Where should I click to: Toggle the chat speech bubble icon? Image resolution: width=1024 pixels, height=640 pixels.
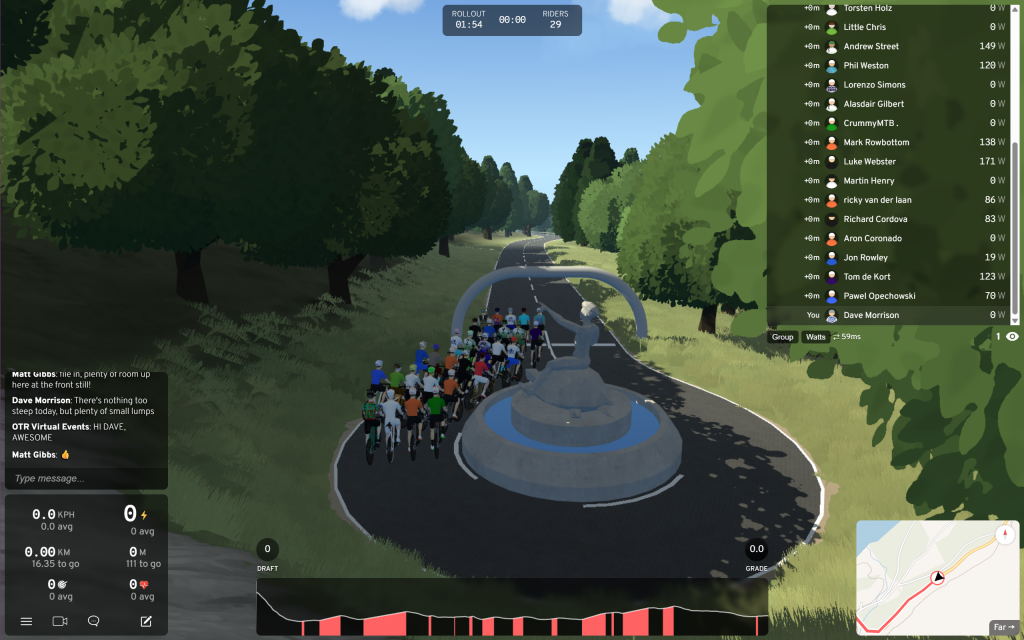pyautogui.click(x=94, y=621)
